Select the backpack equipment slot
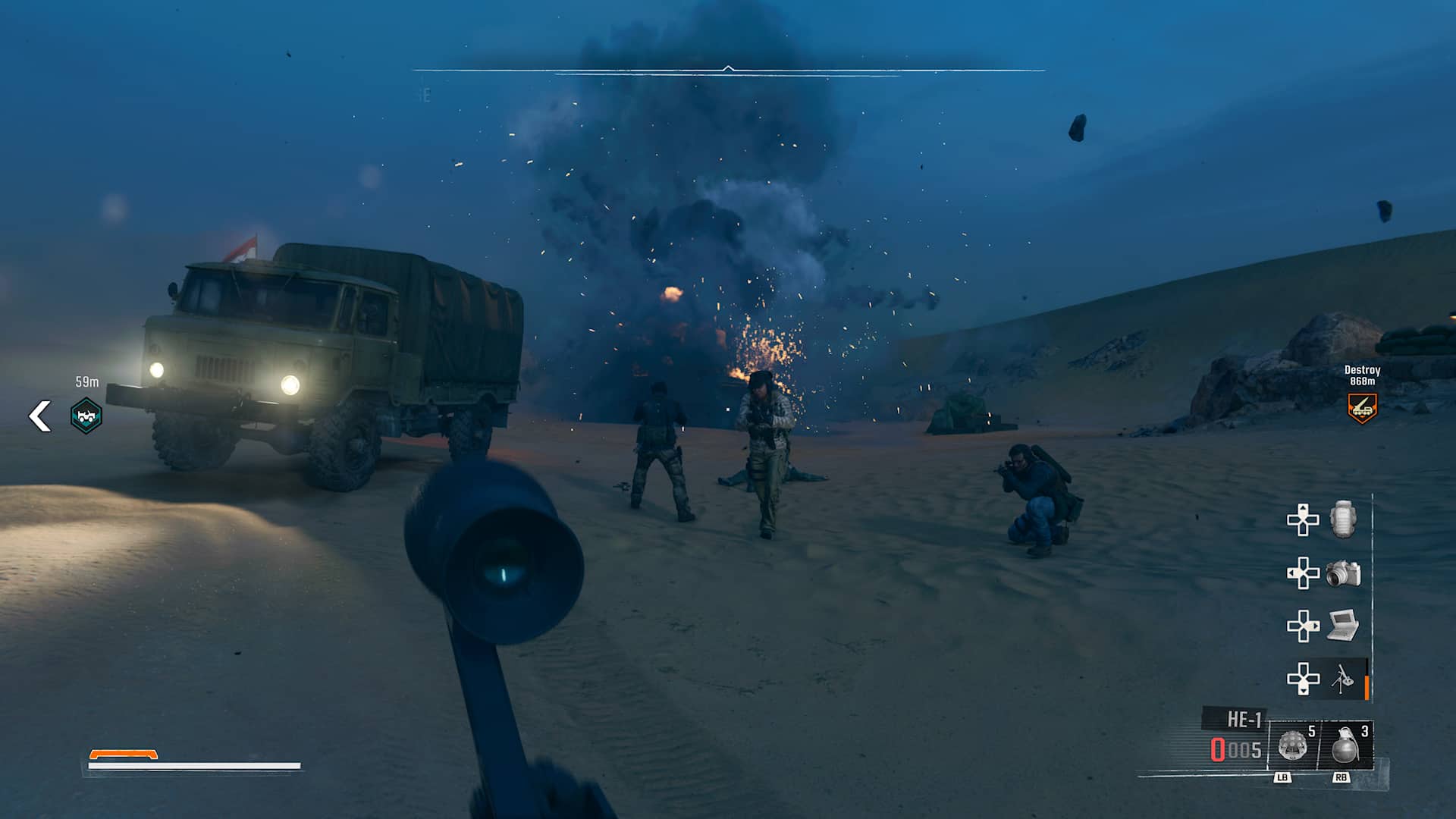The height and width of the screenshot is (819, 1456). coord(1342,519)
